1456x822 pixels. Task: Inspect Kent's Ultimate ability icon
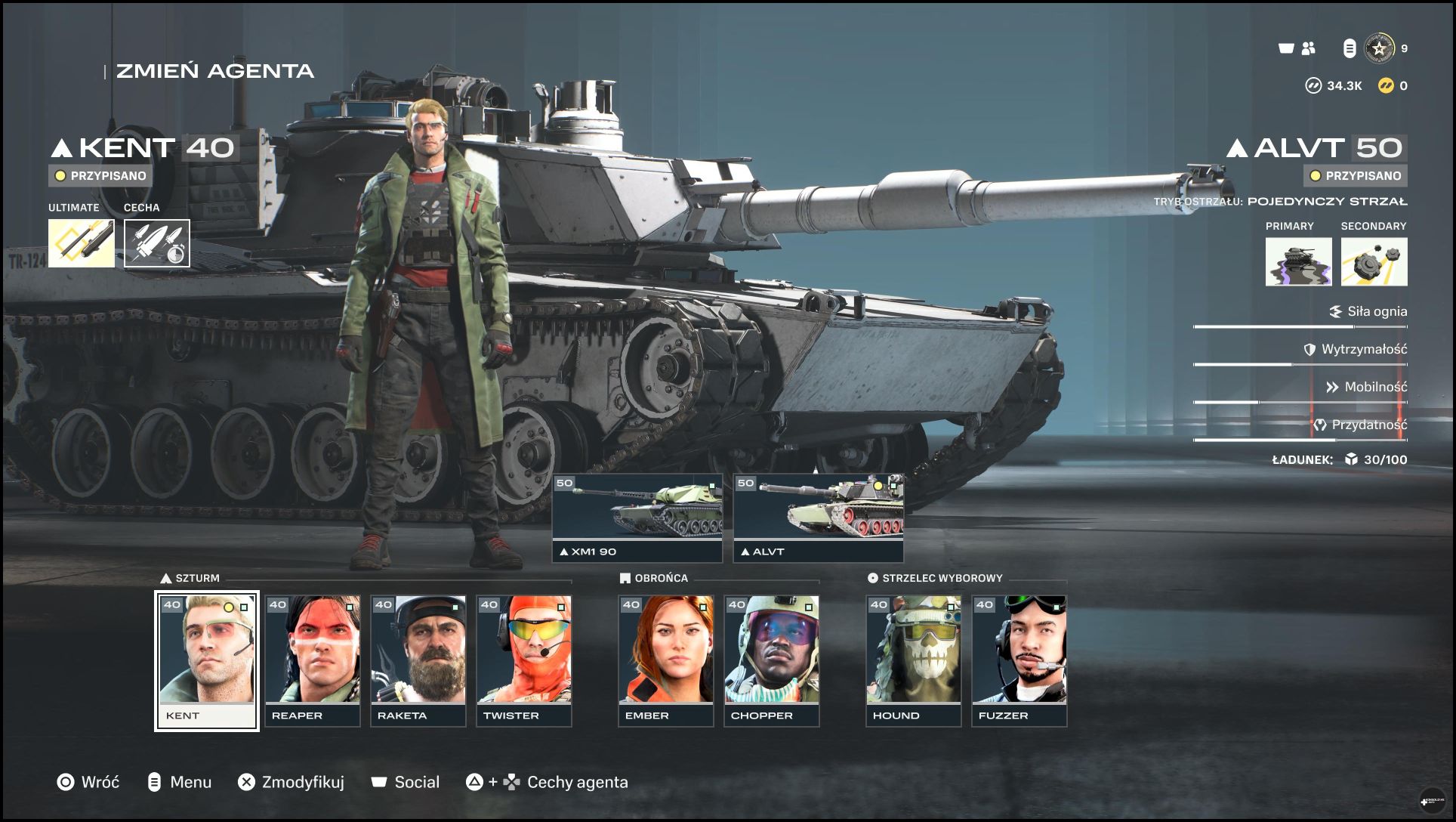(82, 243)
